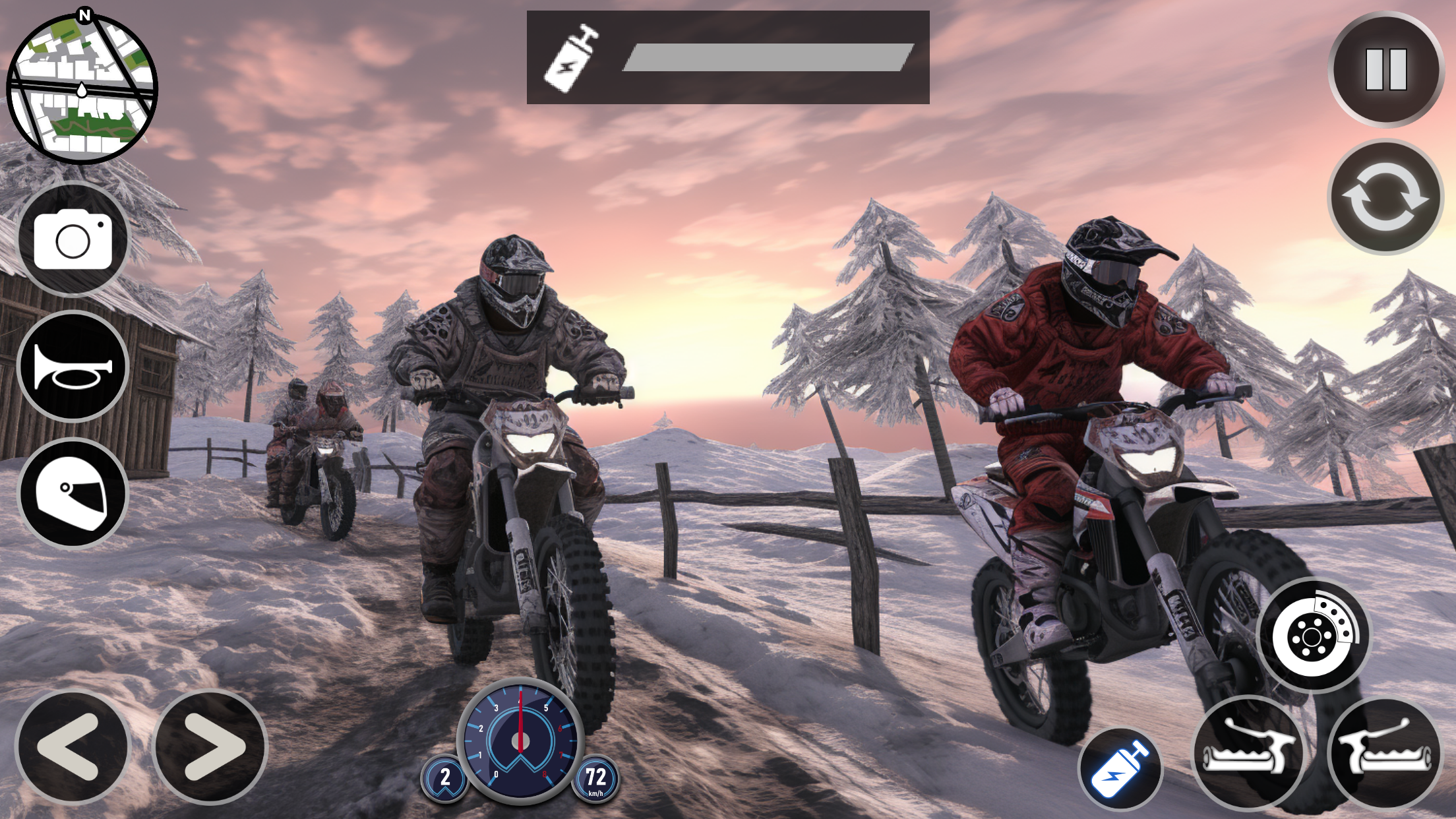The image size is (1456, 819).
Task: Tap the helmet icon button
Action: tap(73, 494)
